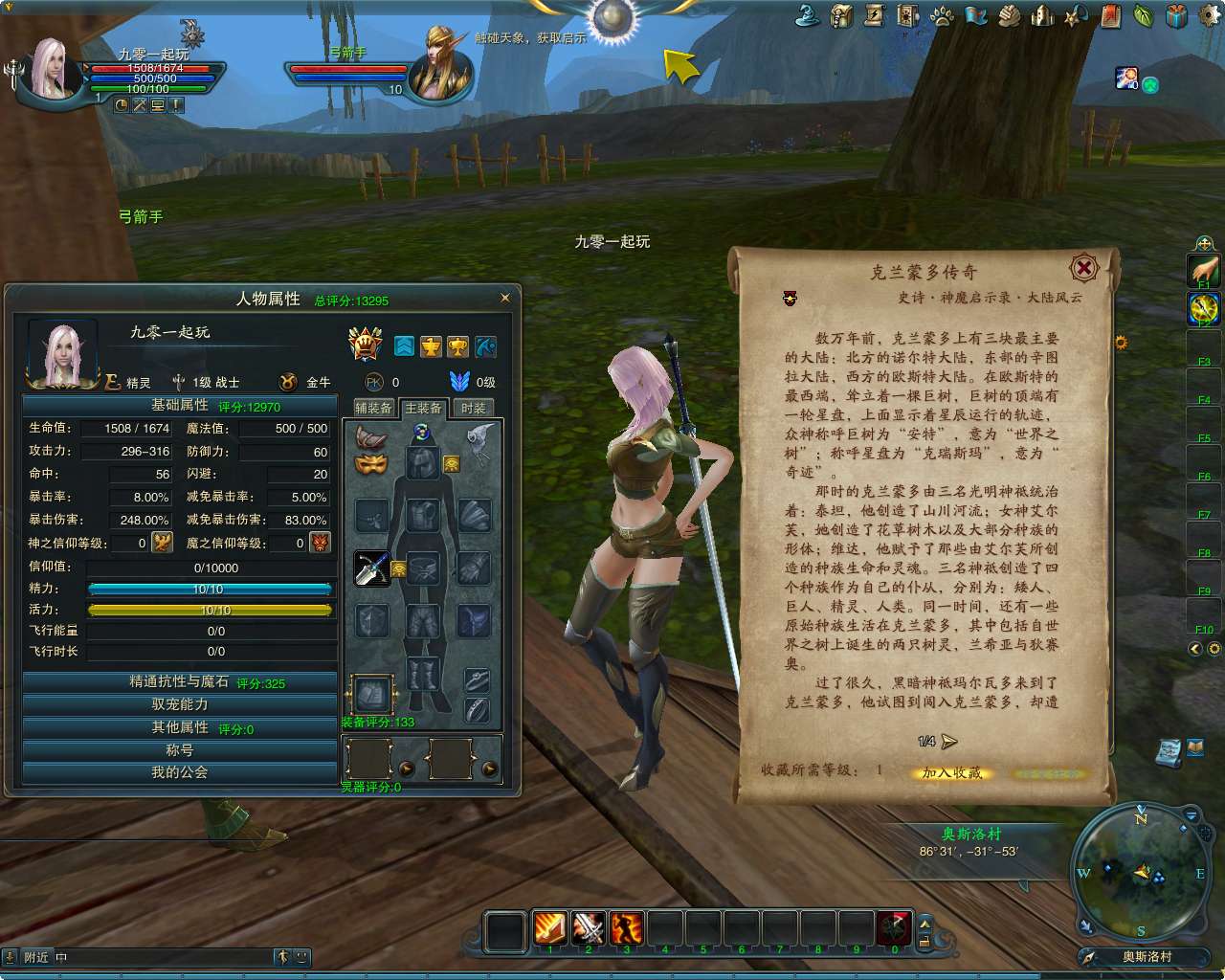
Task: Click the yellow 活力 vitality bar
Action: click(211, 610)
